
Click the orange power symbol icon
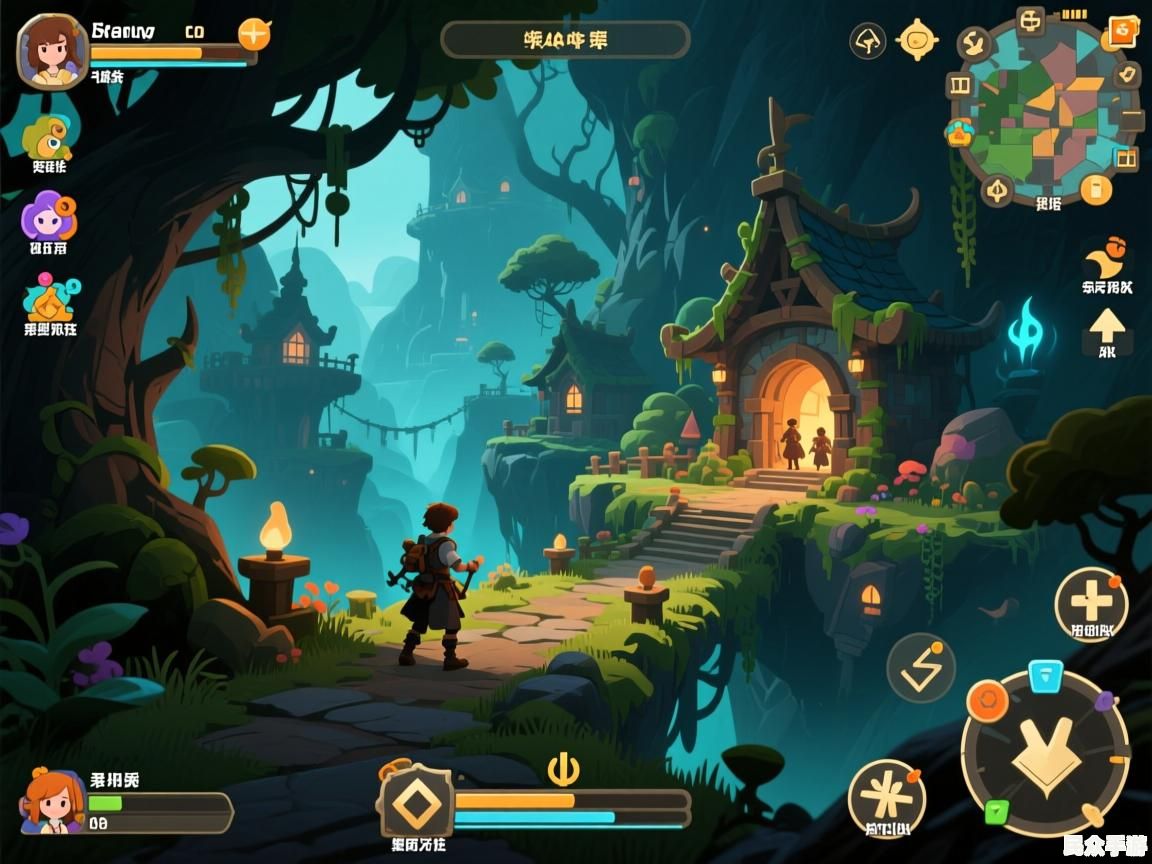[x=564, y=768]
